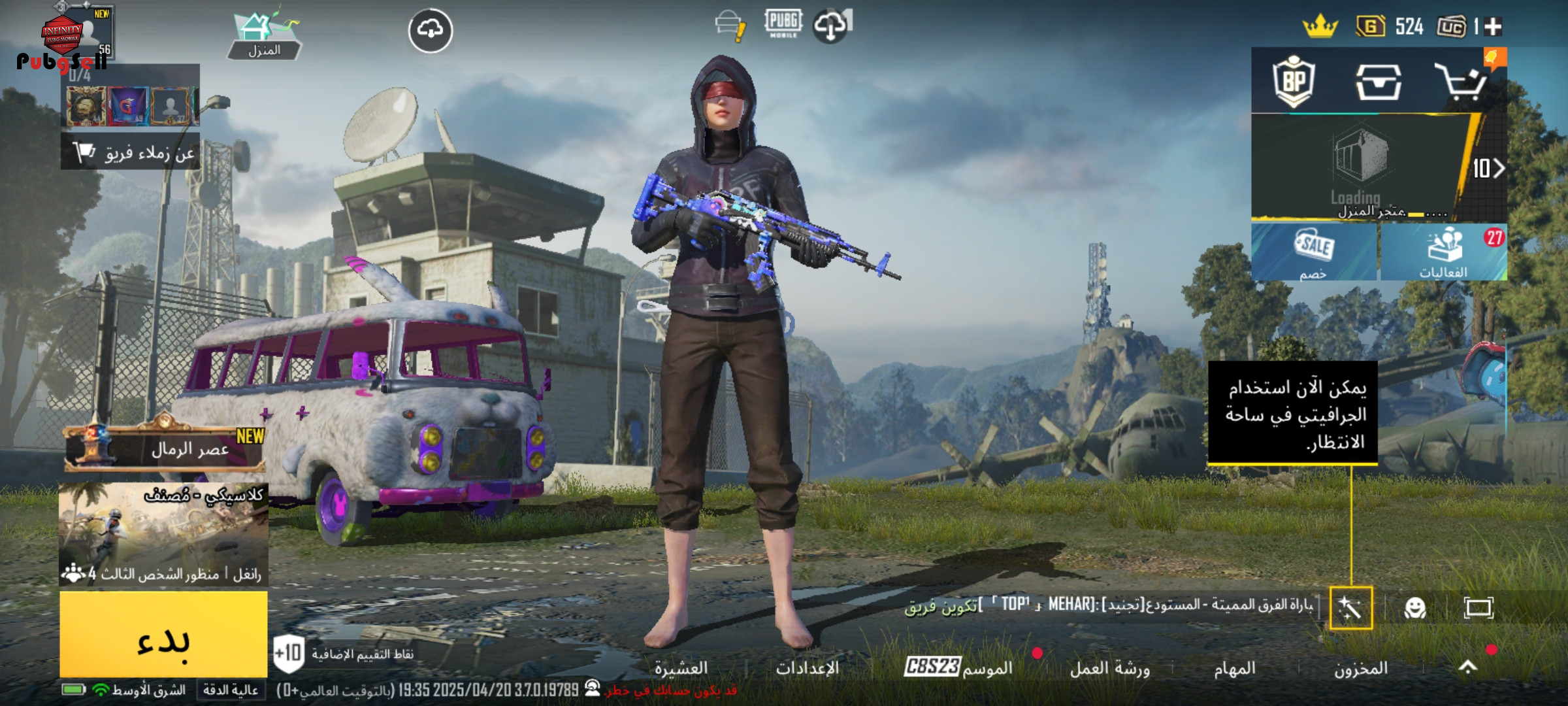
Task: Open the emote smiley face icon
Action: coord(1414,608)
